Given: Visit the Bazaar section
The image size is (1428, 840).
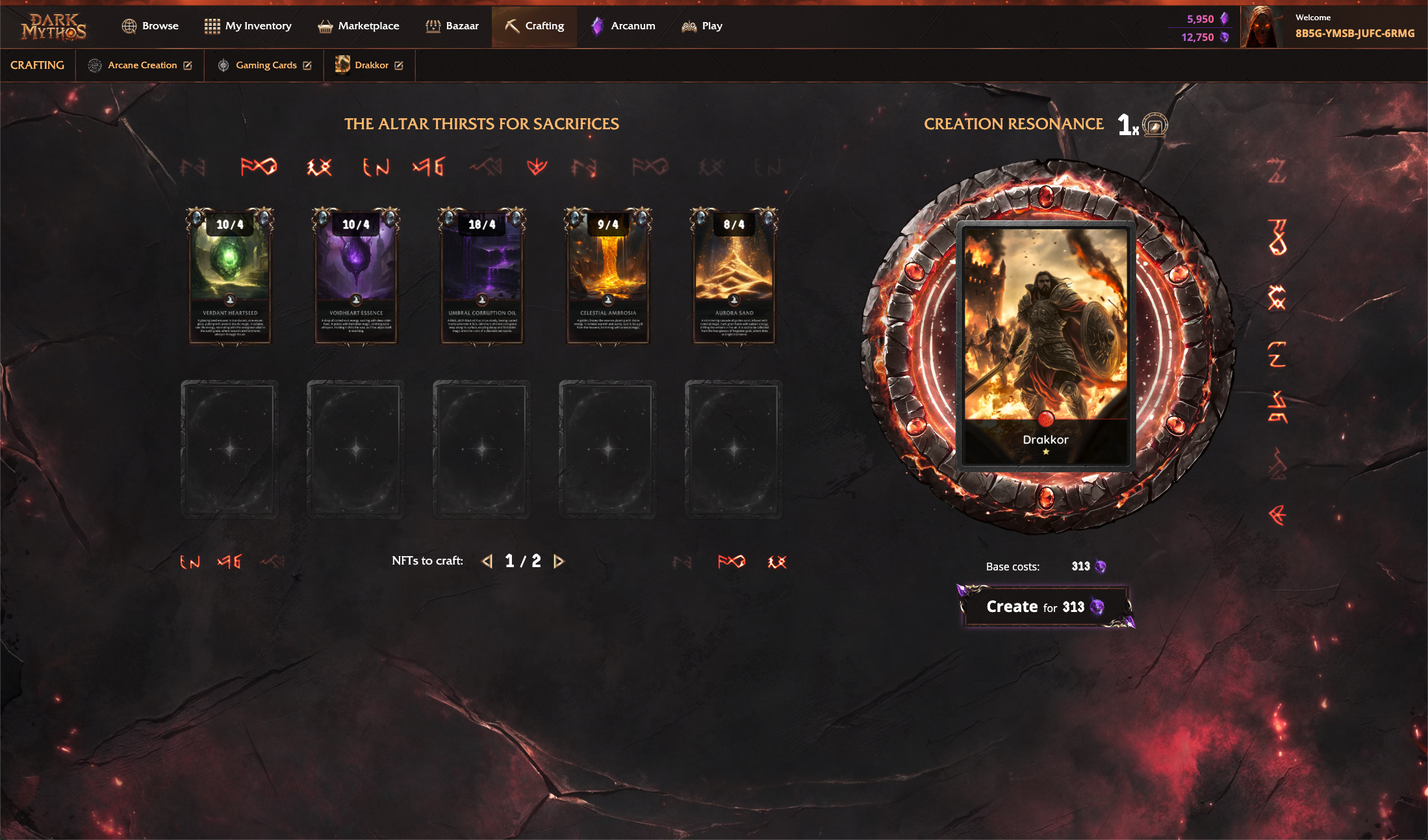Looking at the screenshot, I should click(x=452, y=26).
